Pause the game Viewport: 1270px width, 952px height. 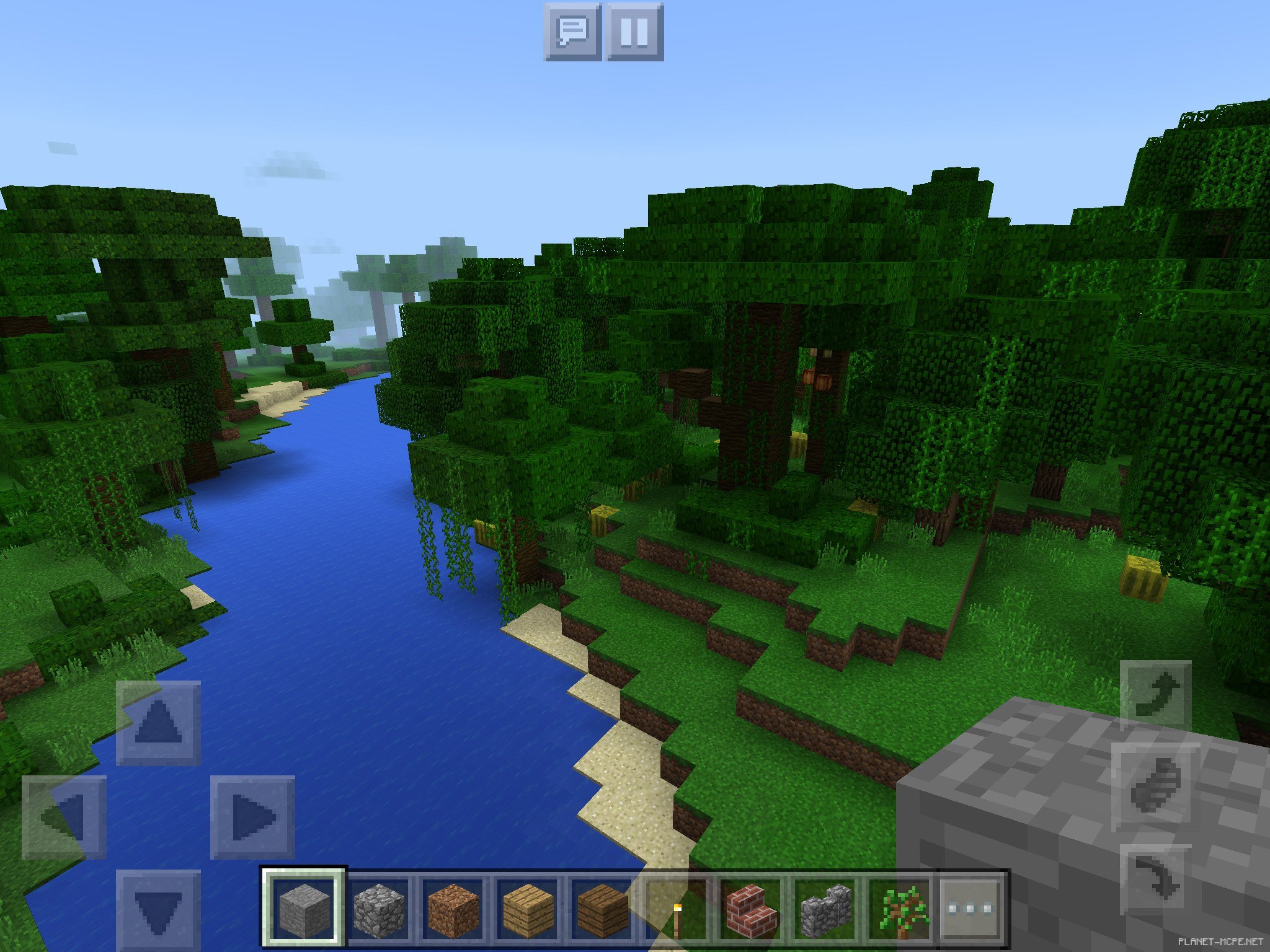pyautogui.click(x=634, y=32)
